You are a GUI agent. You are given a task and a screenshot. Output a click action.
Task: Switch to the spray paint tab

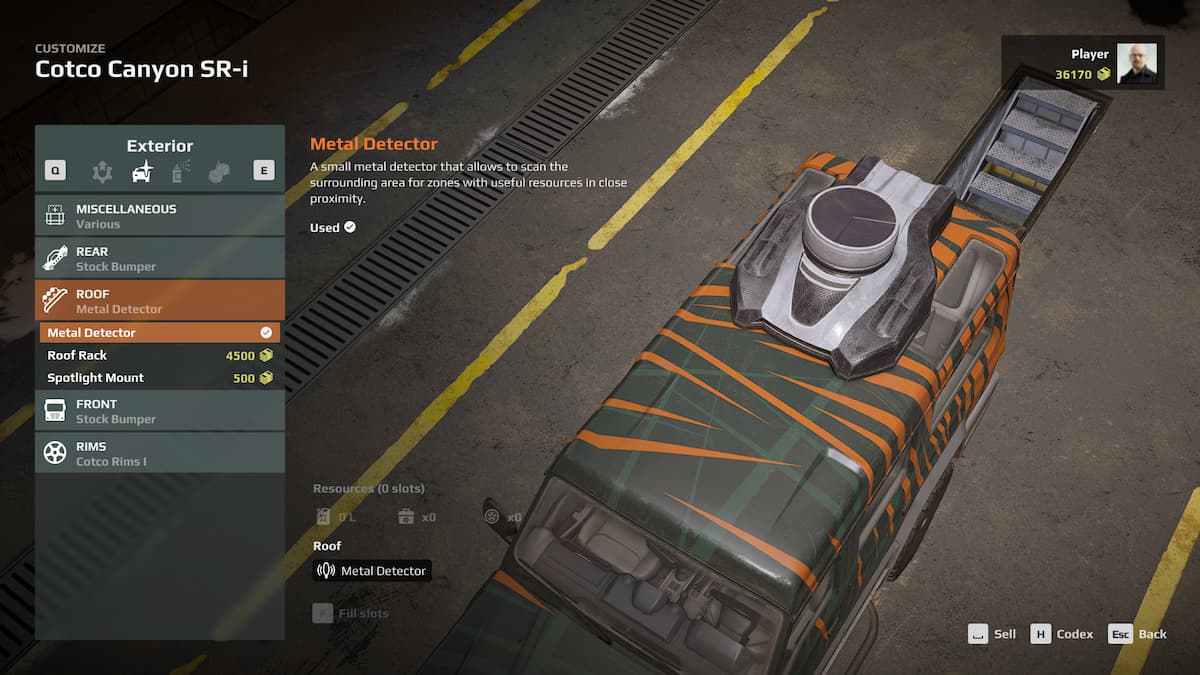click(x=181, y=172)
